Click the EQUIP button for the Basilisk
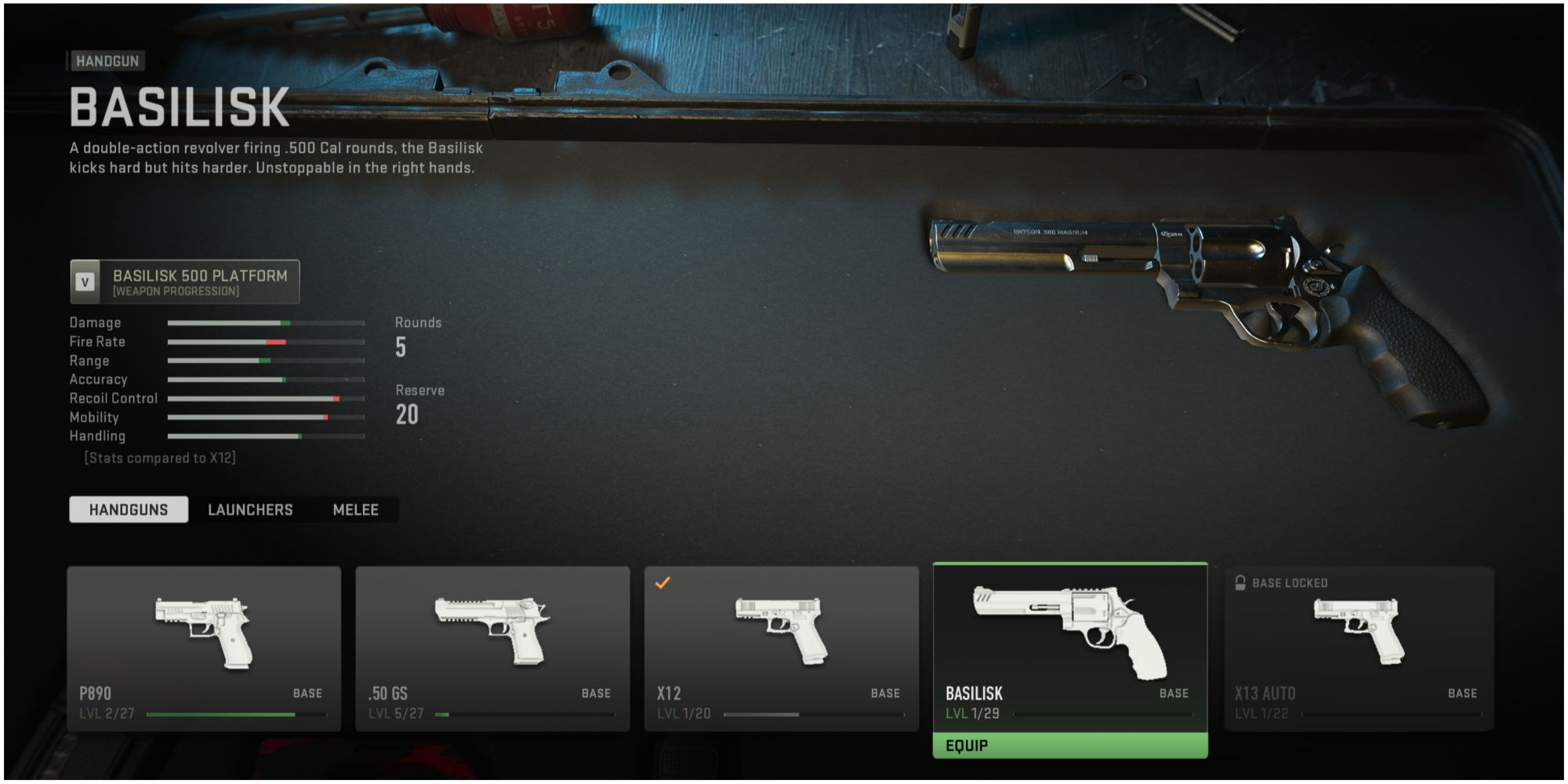This screenshot has width=1568, height=784. click(x=1069, y=746)
